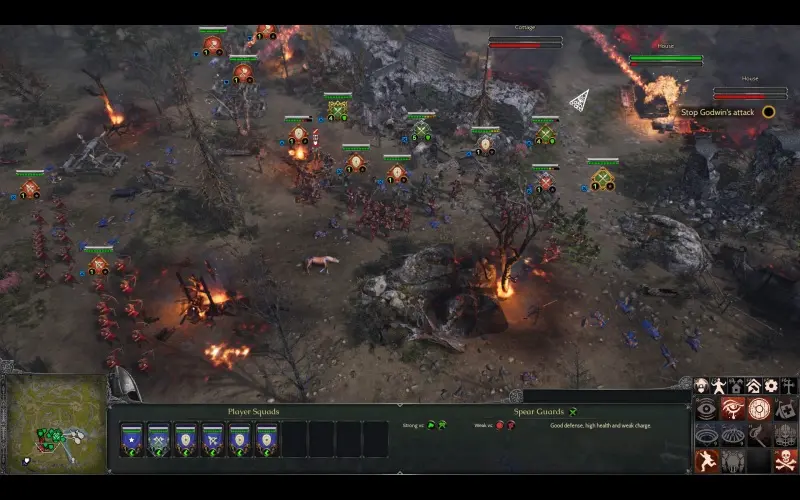Select the star banner squad card

coord(132,438)
